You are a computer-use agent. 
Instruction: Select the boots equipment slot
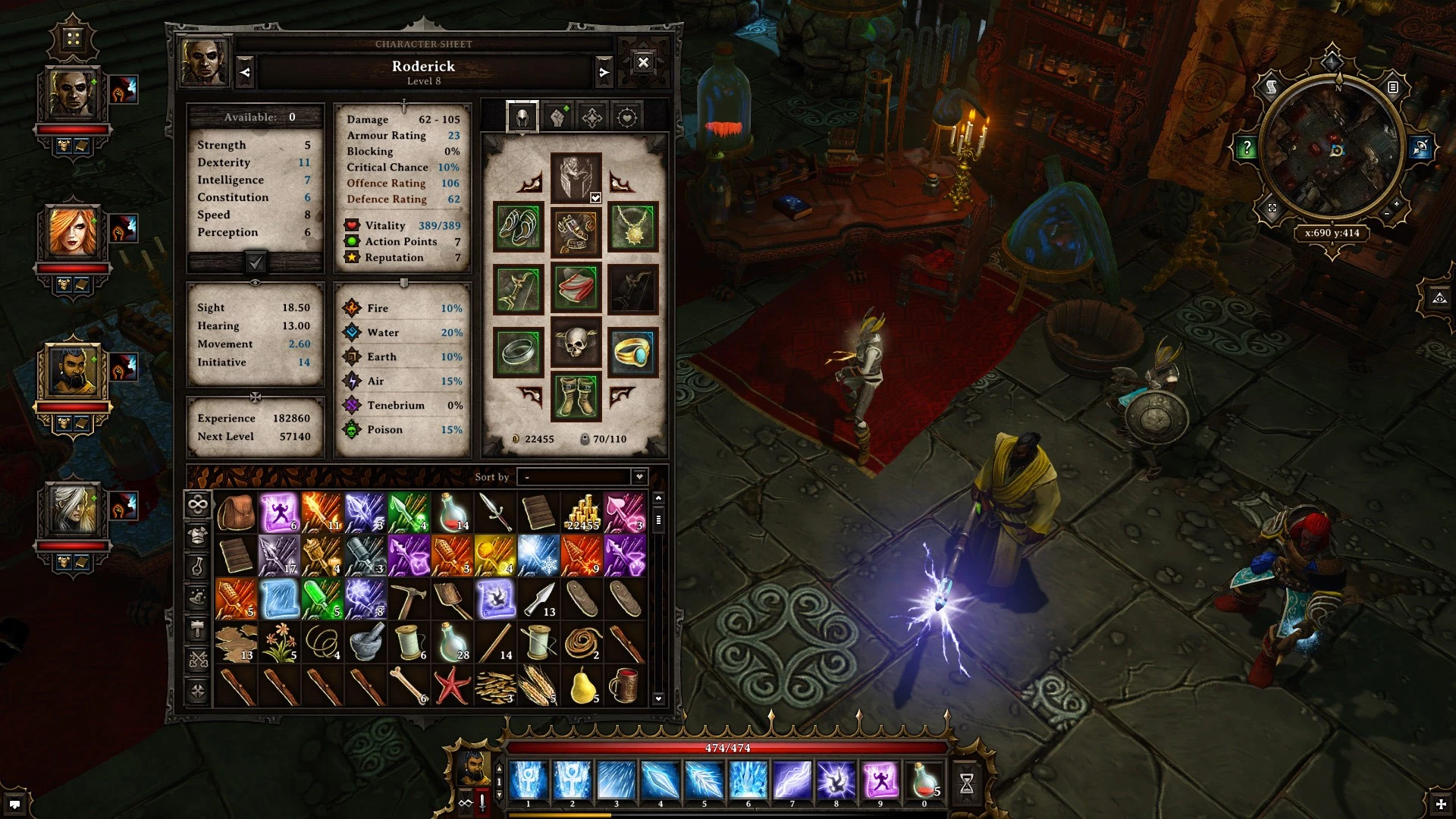(x=576, y=397)
